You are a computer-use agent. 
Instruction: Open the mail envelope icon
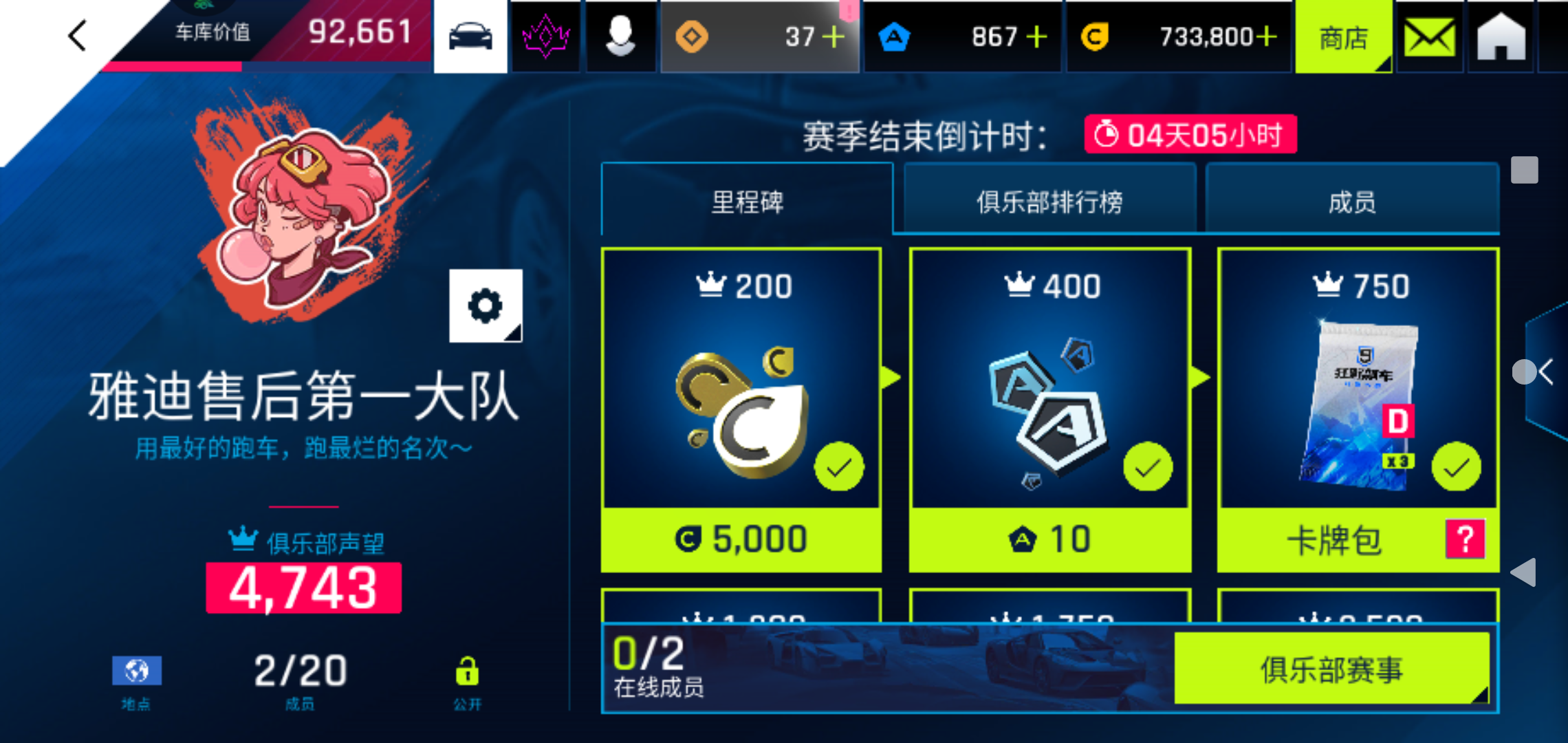(x=1430, y=36)
